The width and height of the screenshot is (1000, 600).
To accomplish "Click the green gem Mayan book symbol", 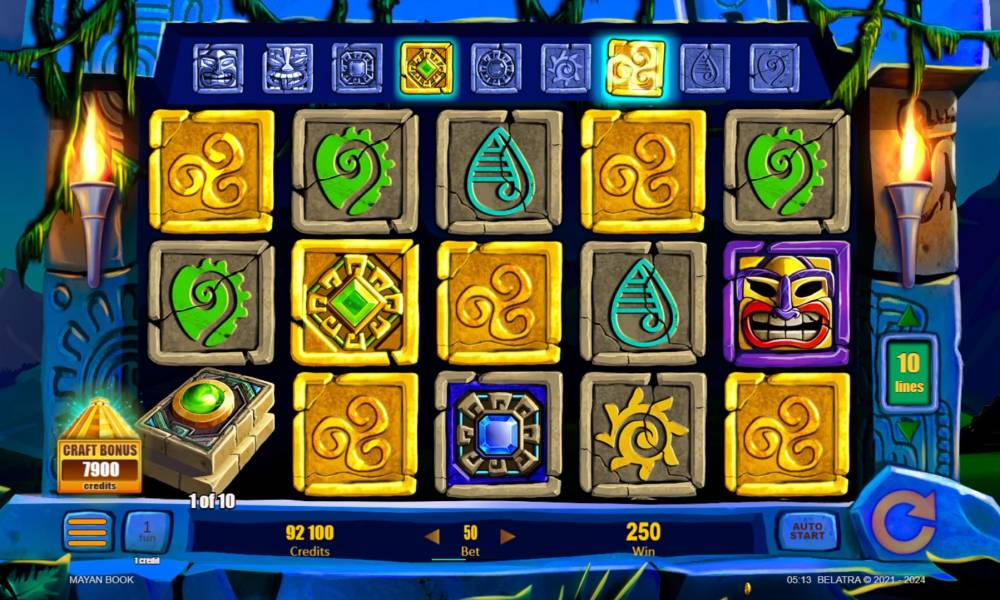I will point(205,420).
